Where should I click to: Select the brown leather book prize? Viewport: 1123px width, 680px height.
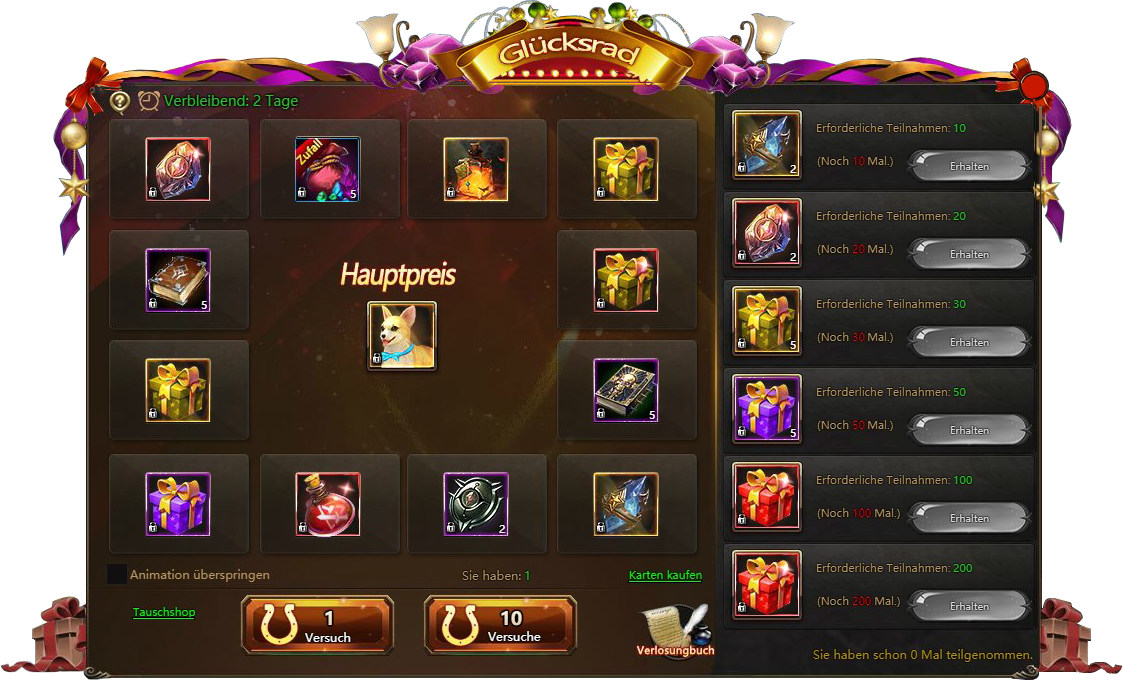pyautogui.click(x=178, y=280)
